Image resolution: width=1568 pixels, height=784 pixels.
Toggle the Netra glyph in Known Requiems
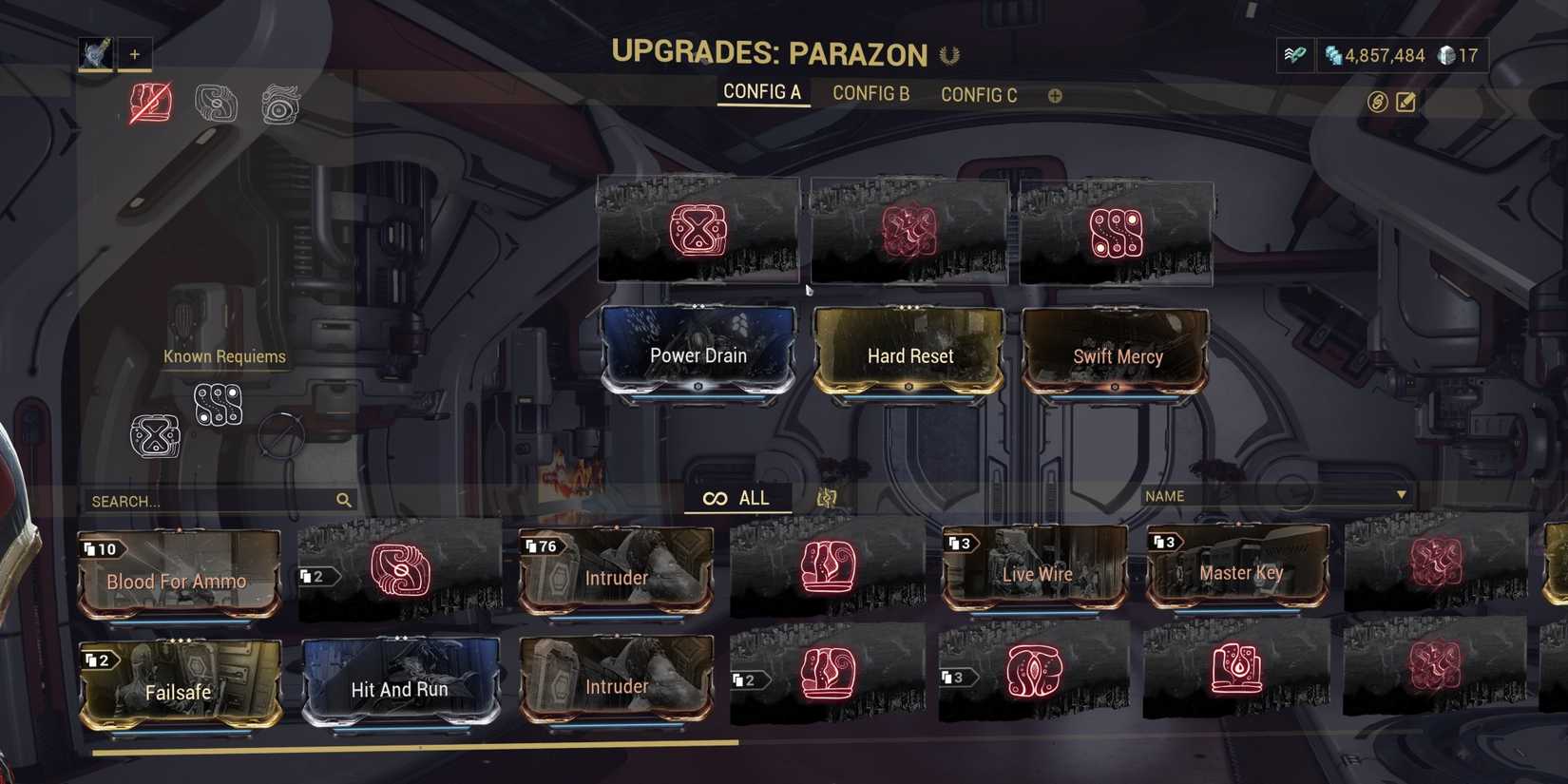click(218, 407)
